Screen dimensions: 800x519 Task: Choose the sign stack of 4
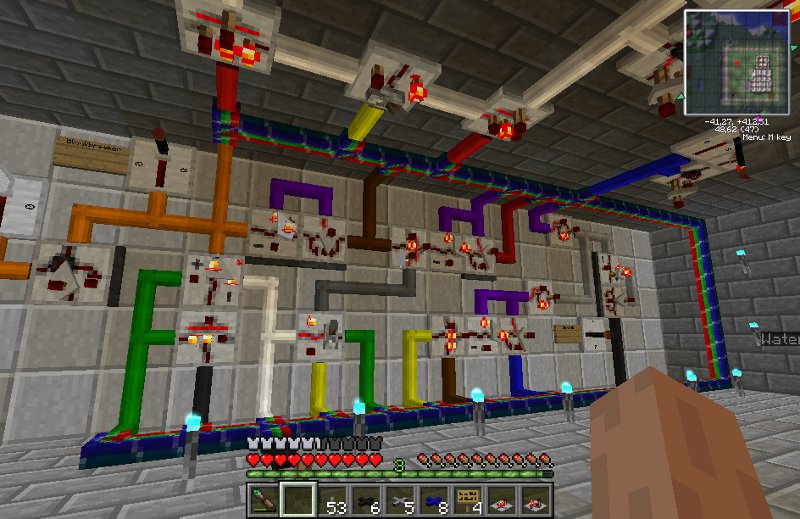point(468,498)
